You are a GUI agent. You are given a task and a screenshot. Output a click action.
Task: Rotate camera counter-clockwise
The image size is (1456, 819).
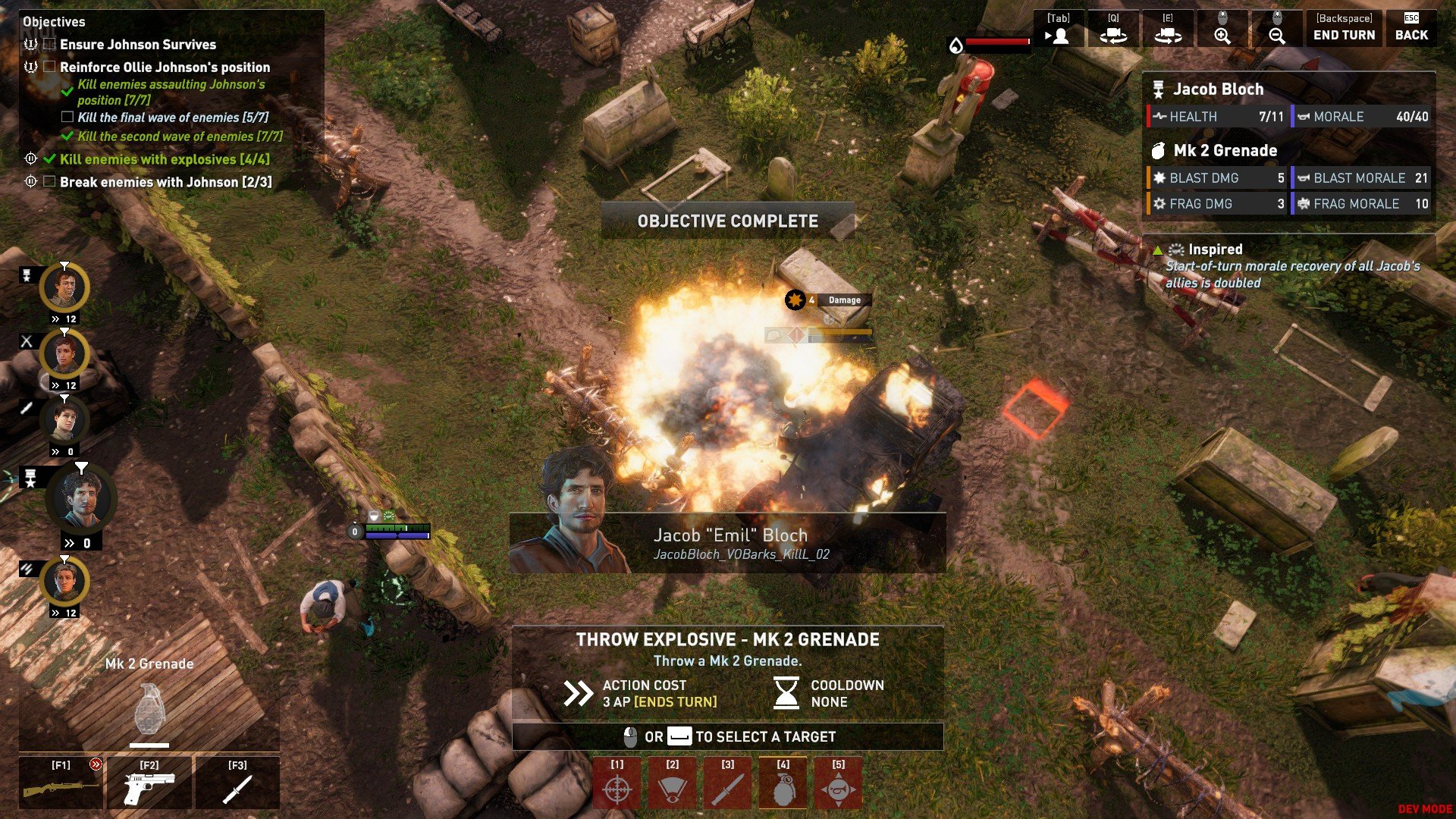[1113, 29]
